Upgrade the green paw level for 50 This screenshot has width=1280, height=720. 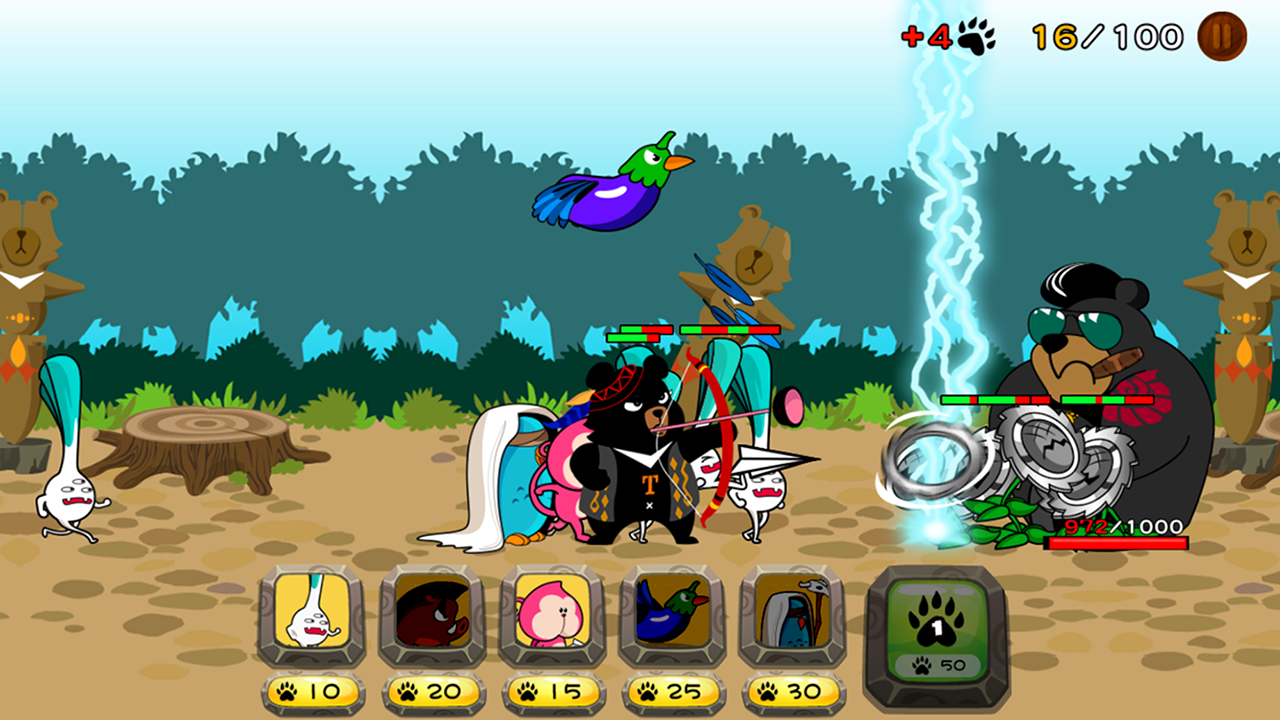936,625
